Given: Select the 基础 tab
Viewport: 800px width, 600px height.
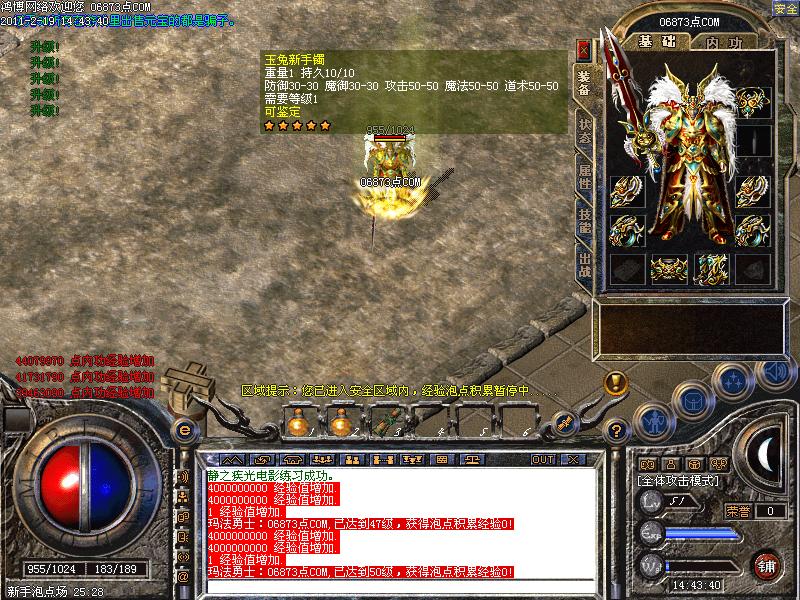Looking at the screenshot, I should (658, 42).
